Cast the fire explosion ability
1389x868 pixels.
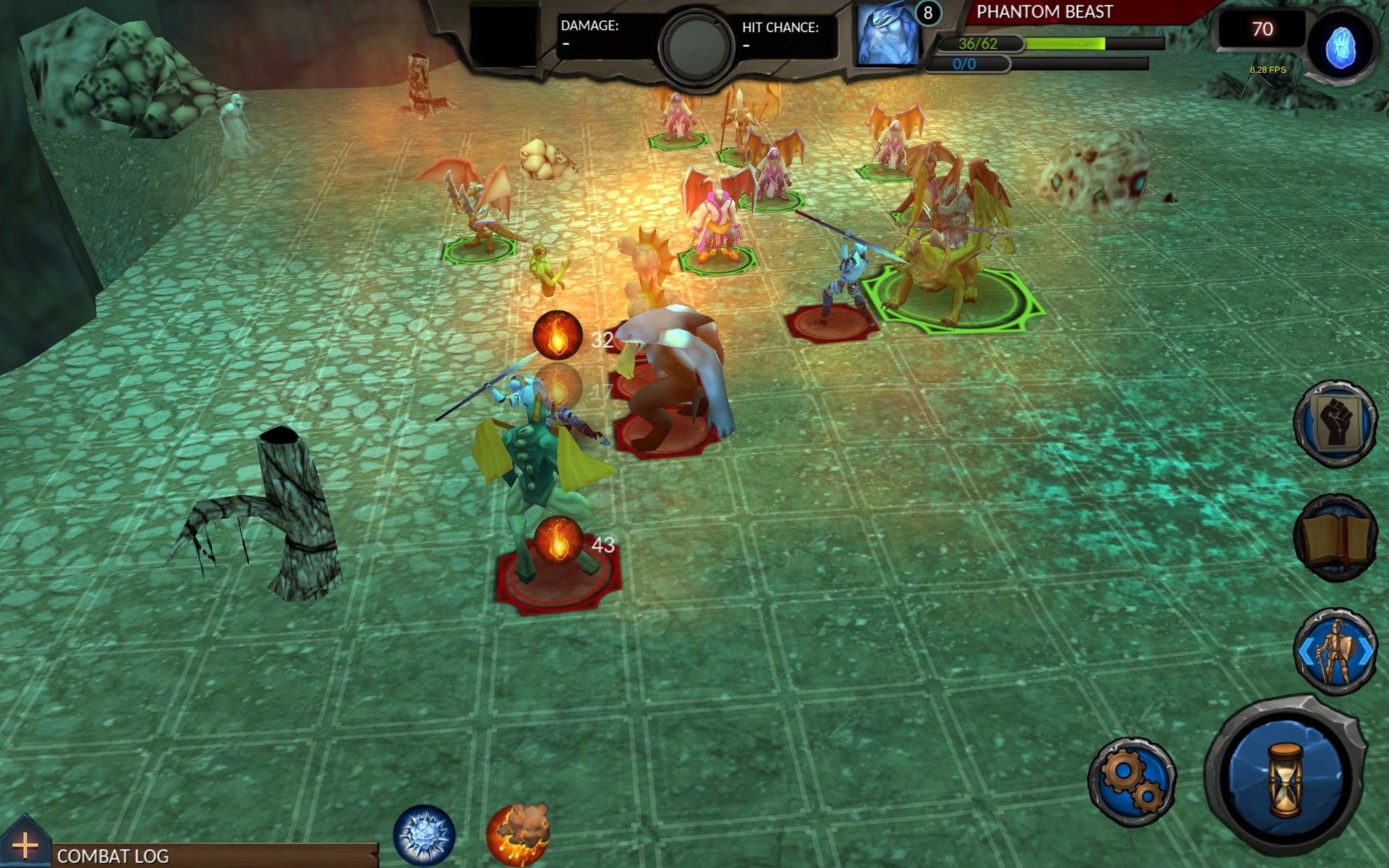pos(518,834)
